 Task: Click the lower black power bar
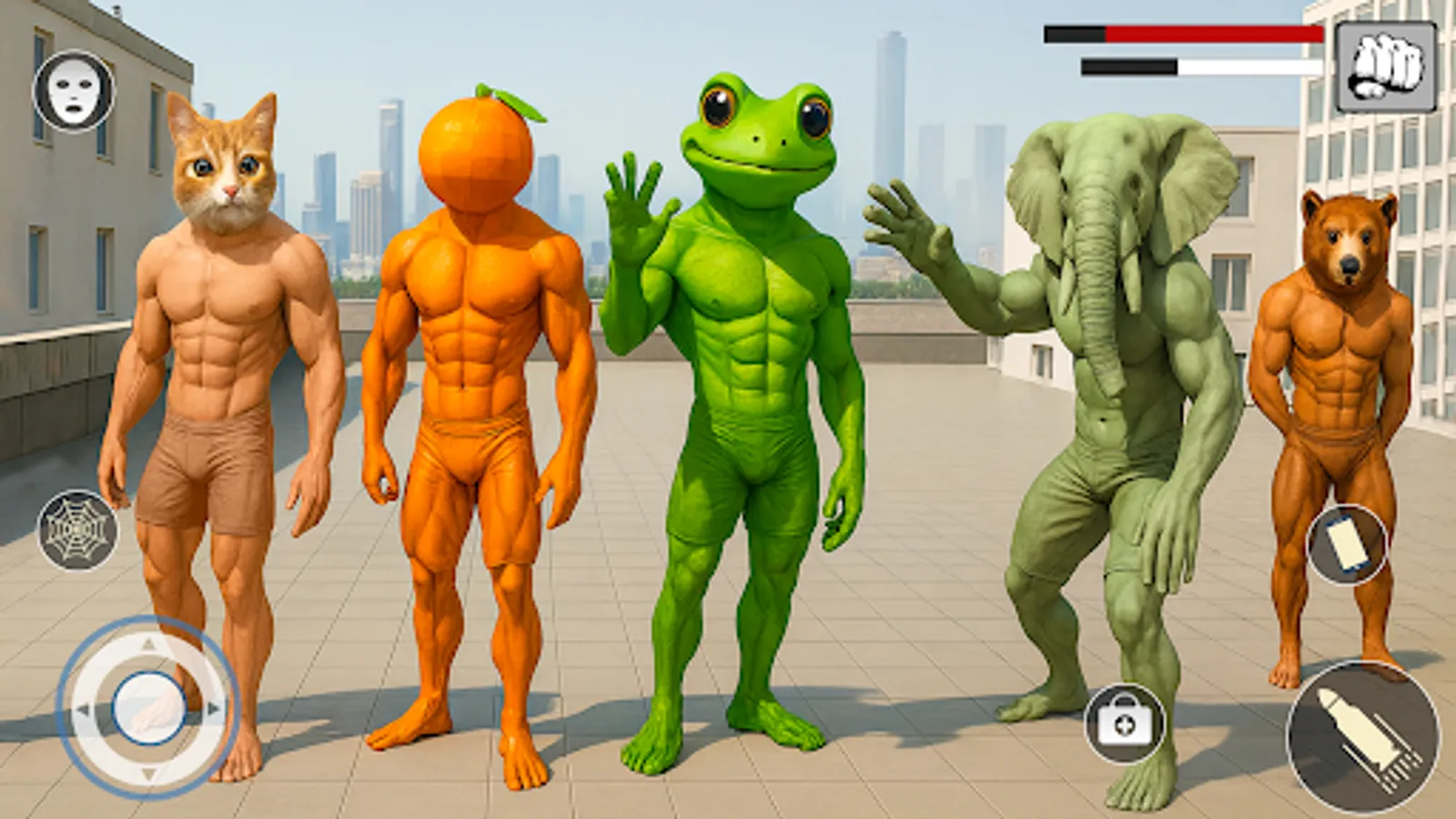[x=1128, y=66]
